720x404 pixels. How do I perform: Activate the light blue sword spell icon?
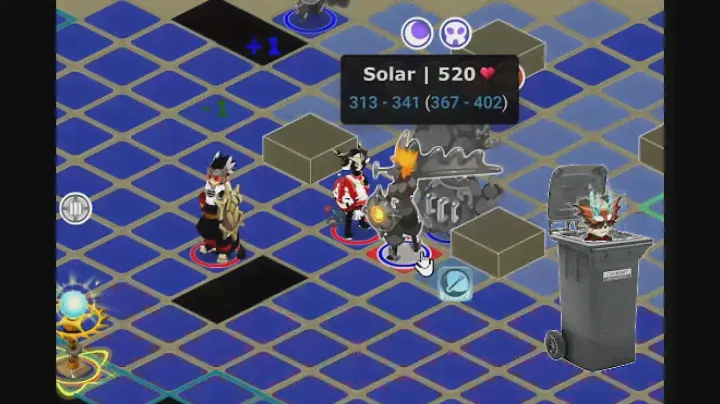tap(455, 283)
